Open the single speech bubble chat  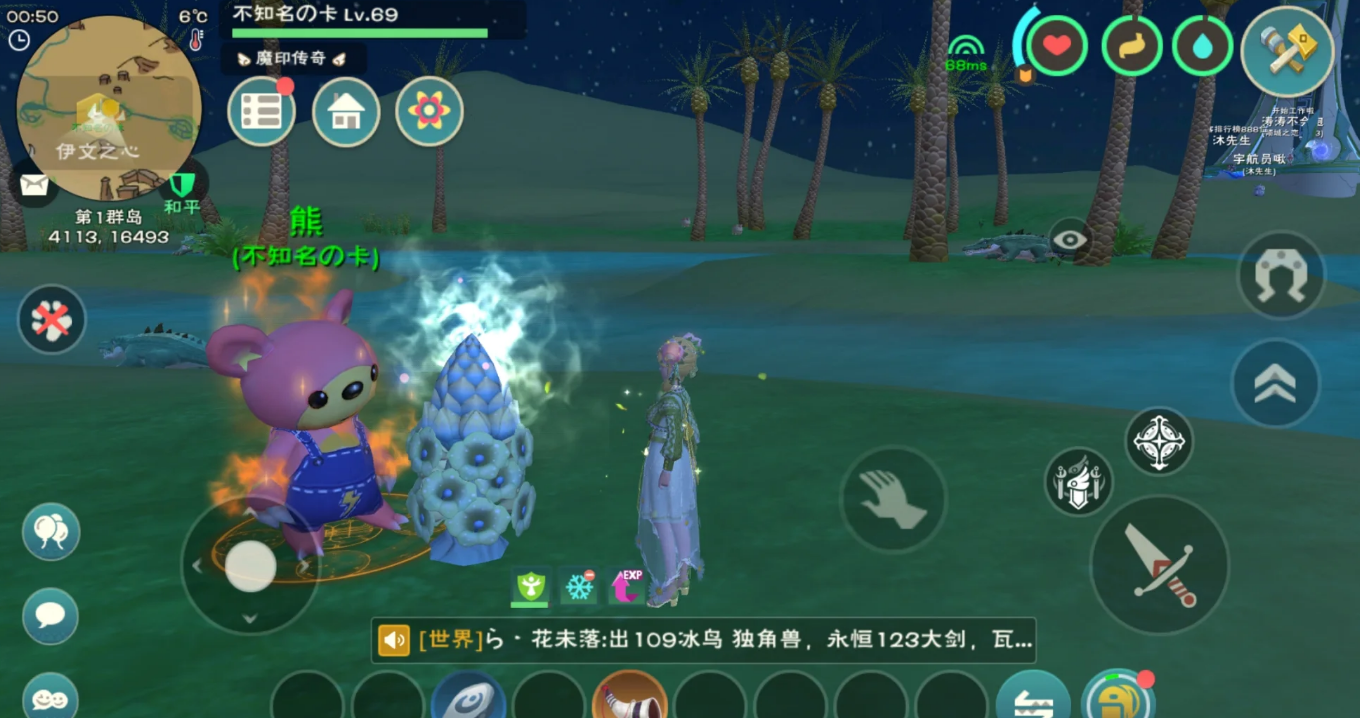pyautogui.click(x=51, y=614)
